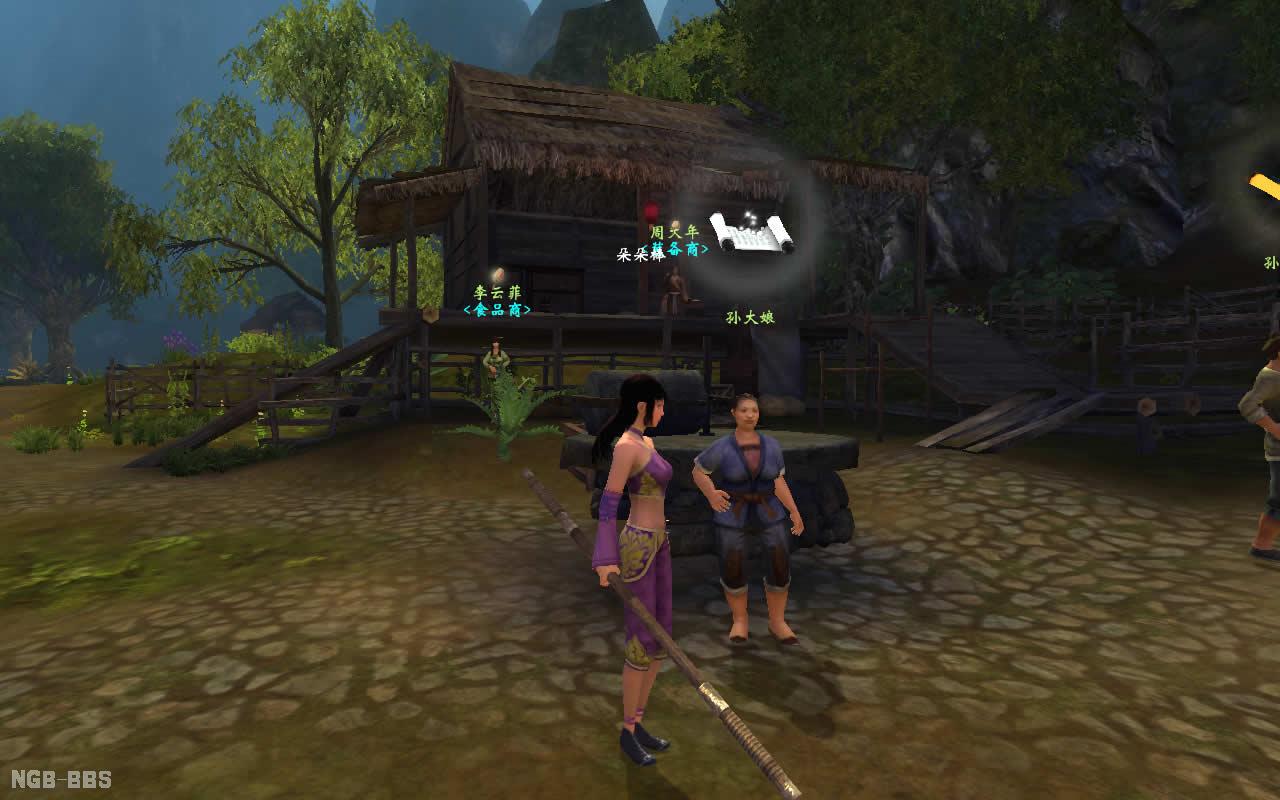Click the quest scroll icon above 孙大娘

pyautogui.click(x=750, y=232)
